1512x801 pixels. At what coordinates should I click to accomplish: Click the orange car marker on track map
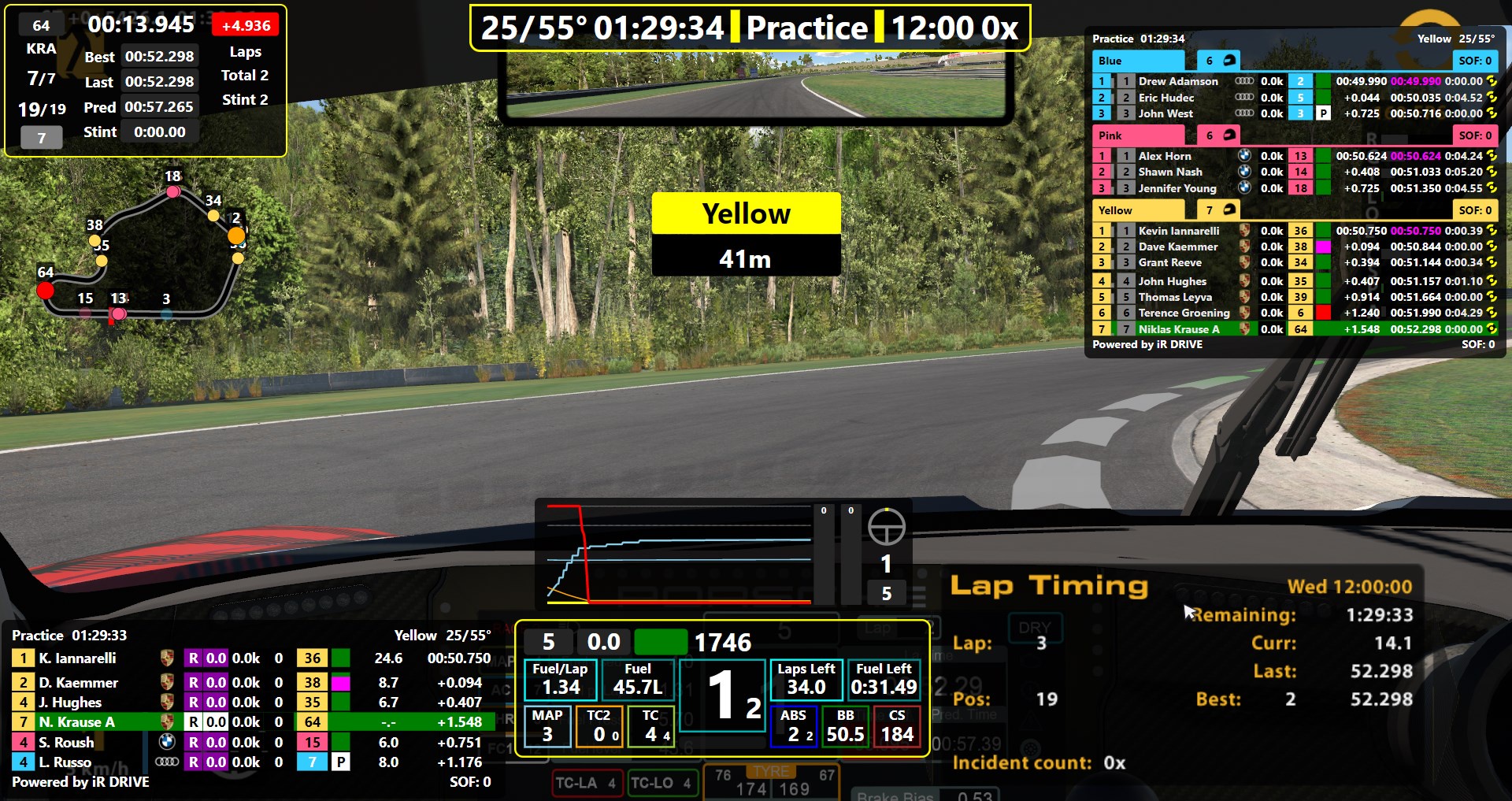click(236, 235)
